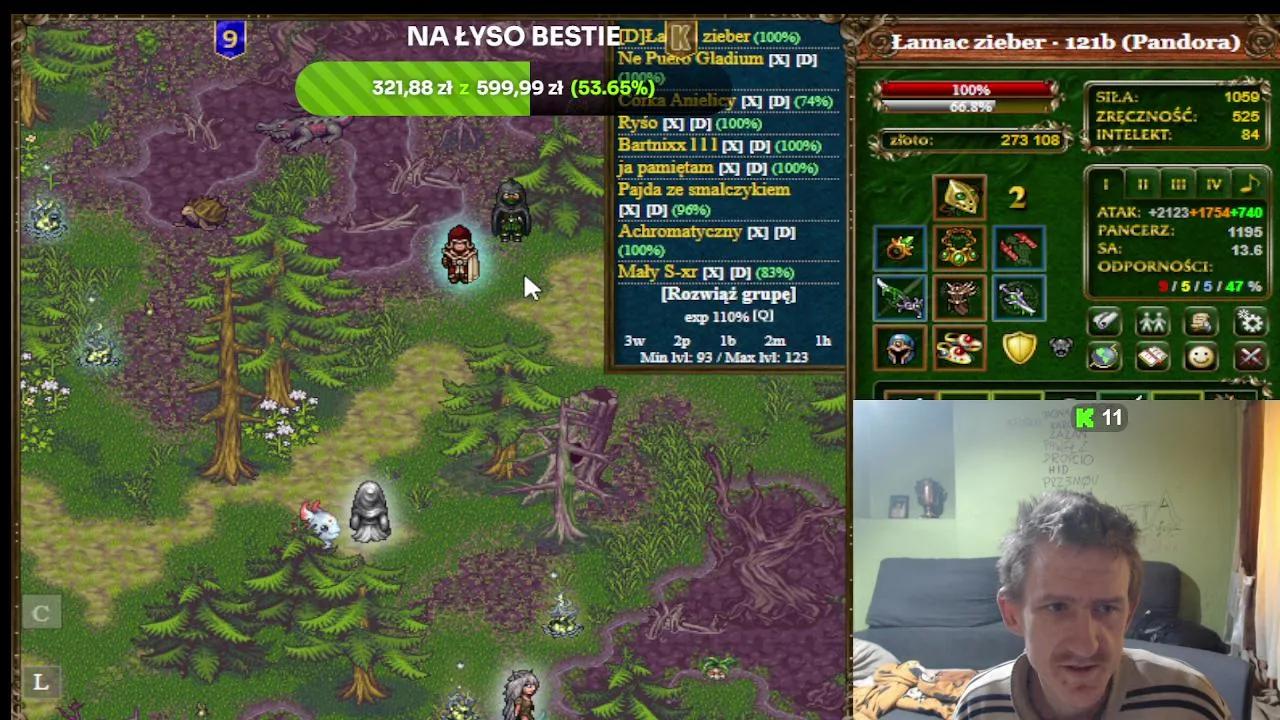Switch to stats tab II
Screen dimensions: 1280x720
pyautogui.click(x=1141, y=183)
